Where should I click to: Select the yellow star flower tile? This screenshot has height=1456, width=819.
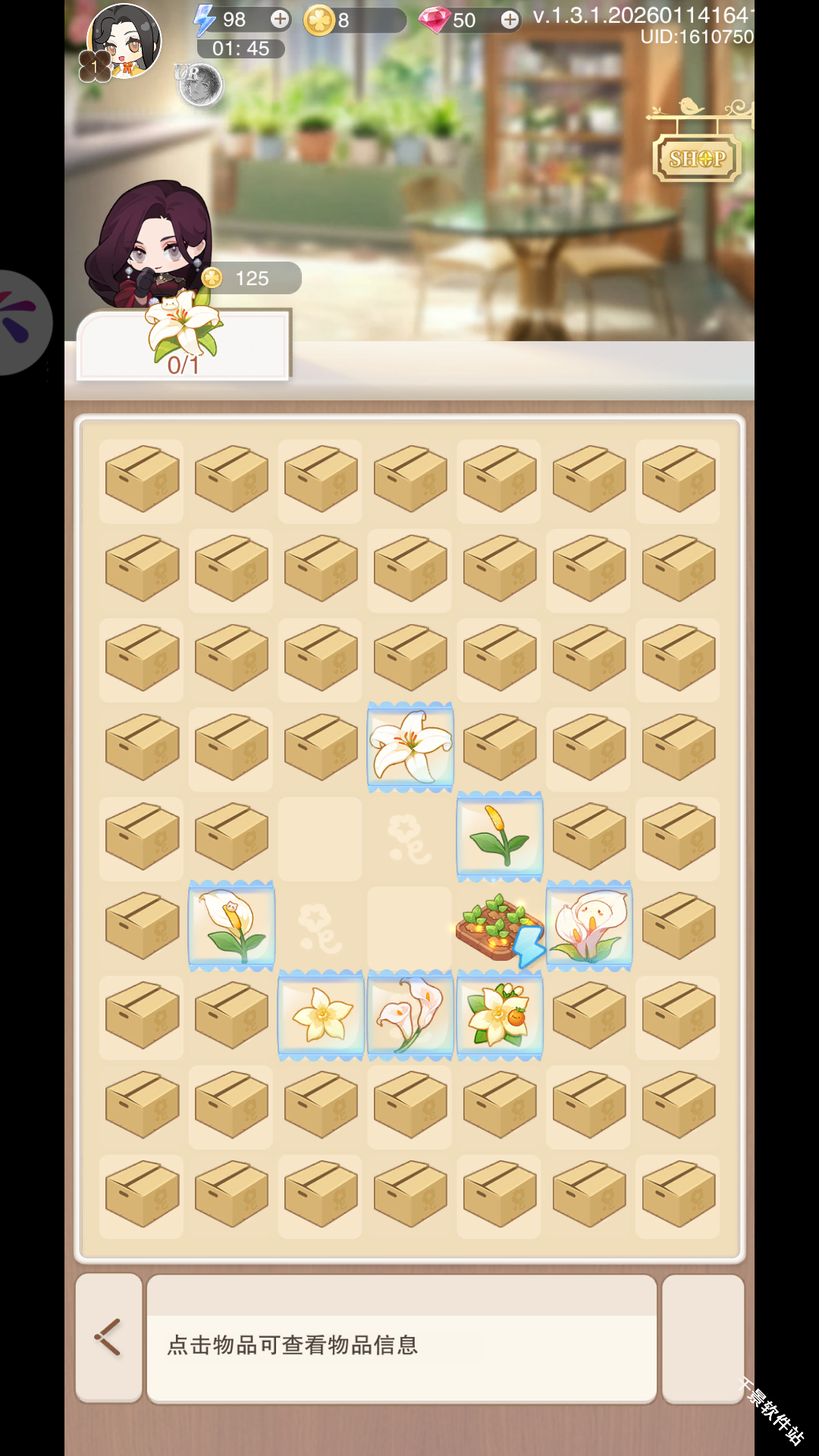pyautogui.click(x=321, y=1015)
